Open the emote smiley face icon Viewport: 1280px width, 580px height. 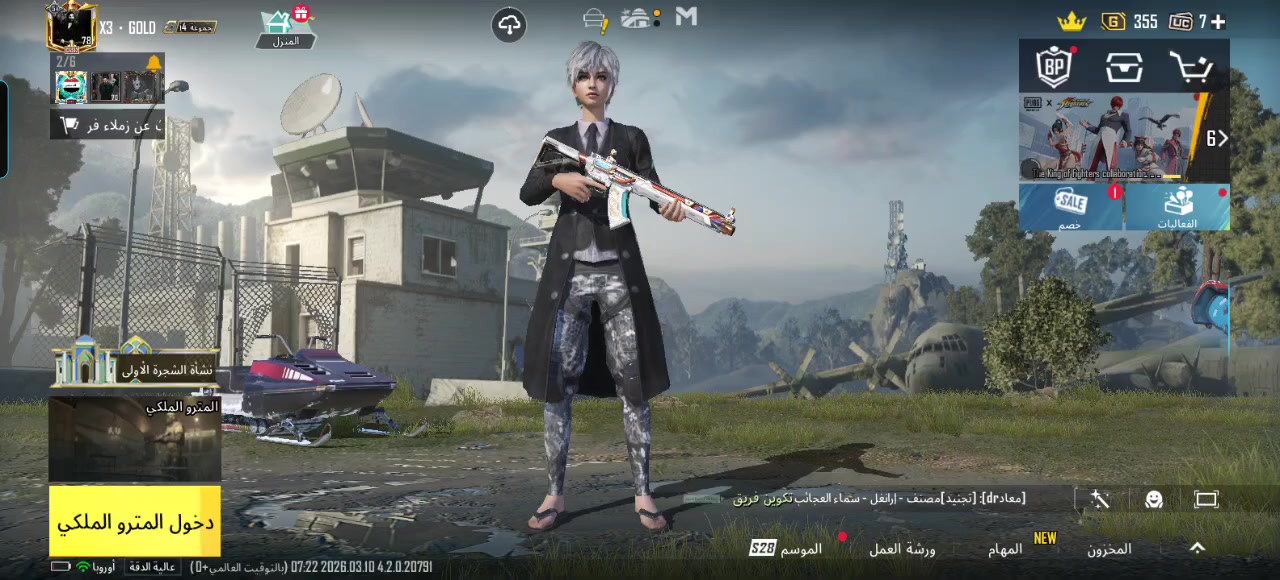pos(1154,500)
